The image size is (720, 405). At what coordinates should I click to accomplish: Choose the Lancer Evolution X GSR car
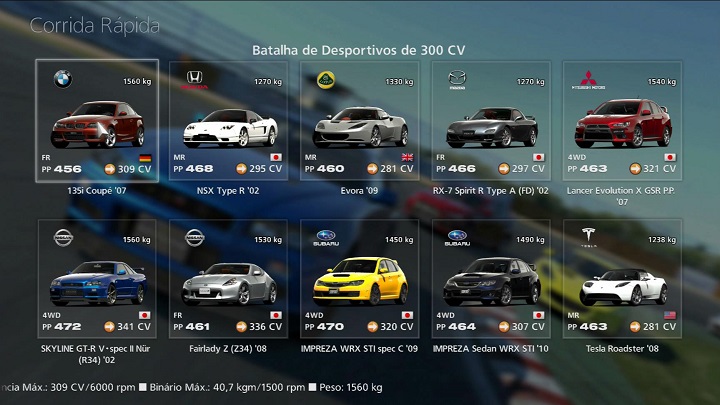[x=622, y=121]
